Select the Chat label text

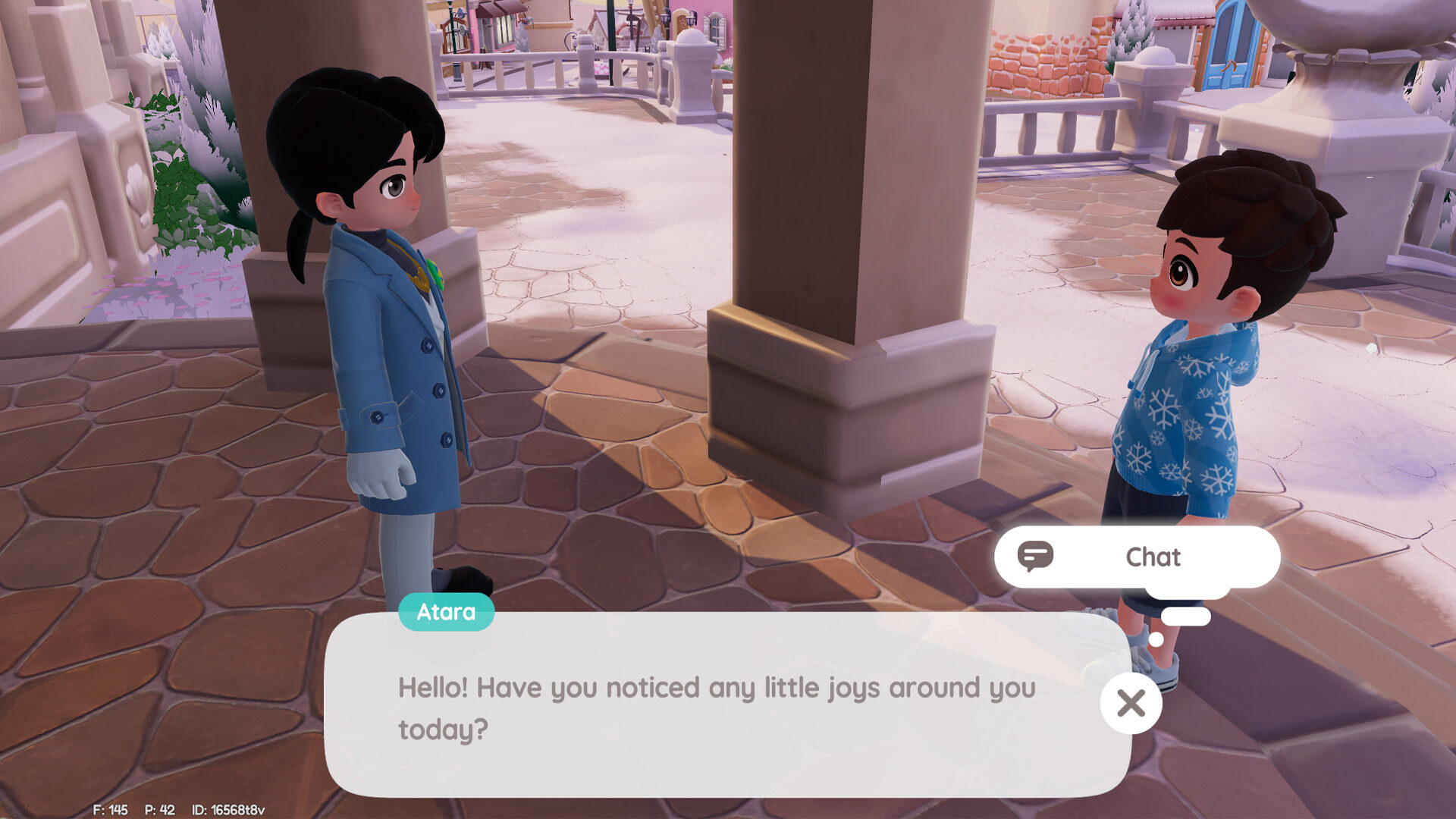(1153, 557)
